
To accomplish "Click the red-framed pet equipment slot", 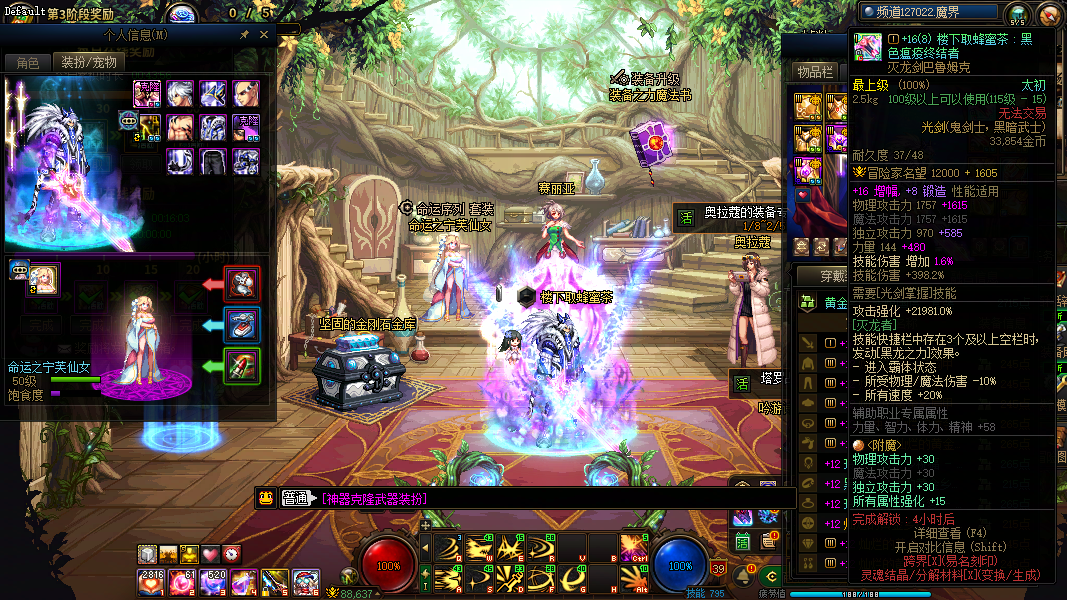I will 242,284.
